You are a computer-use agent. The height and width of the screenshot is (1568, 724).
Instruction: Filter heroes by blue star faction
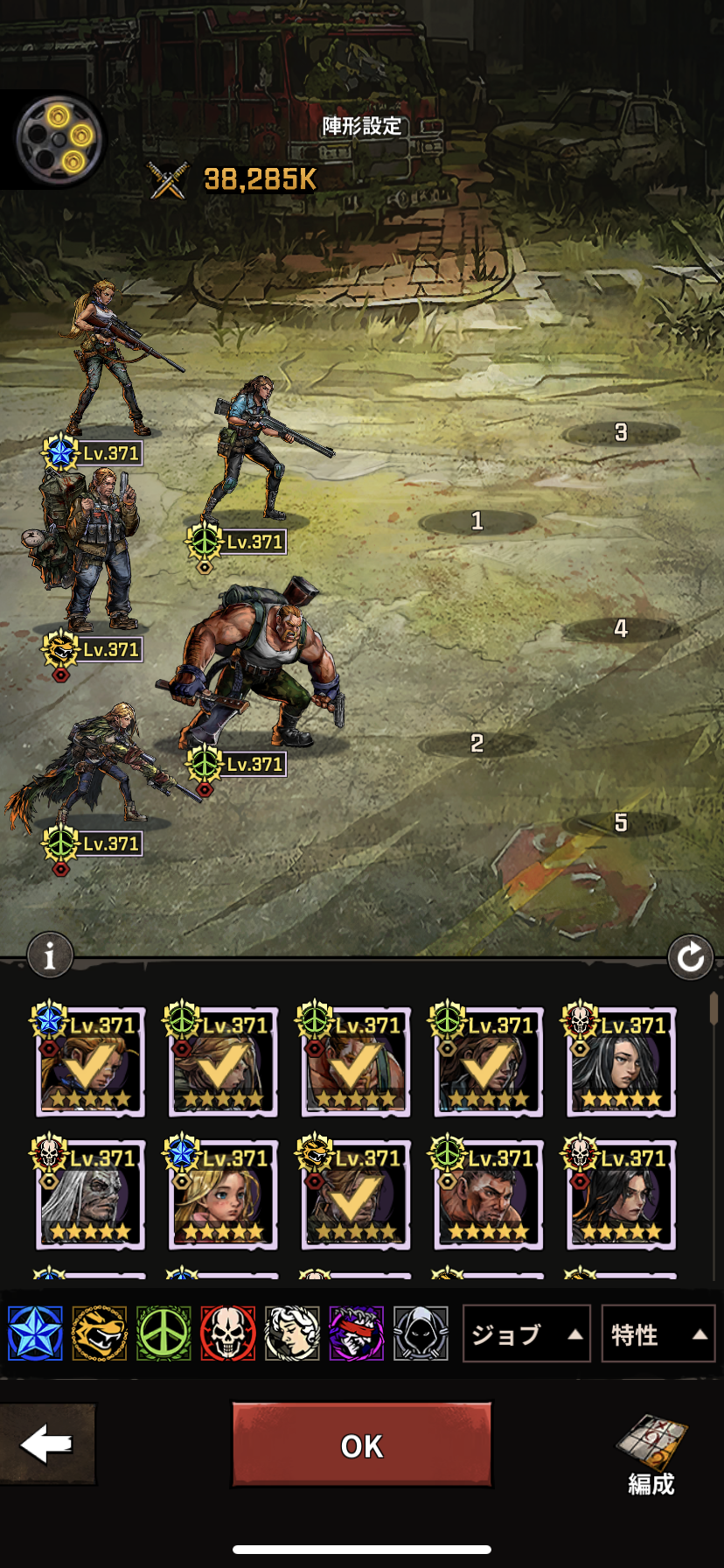click(36, 1333)
